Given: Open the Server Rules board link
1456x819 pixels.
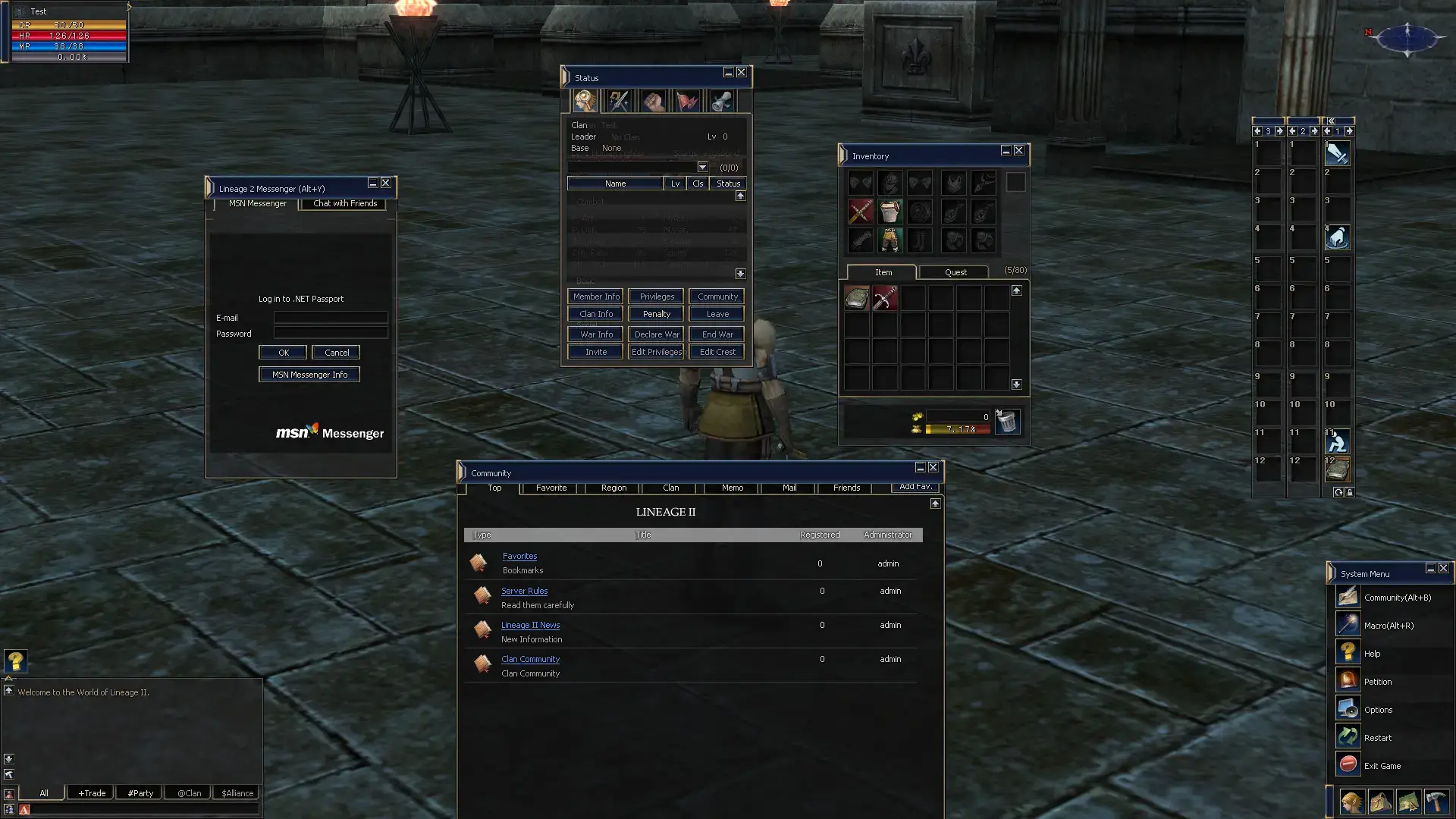Looking at the screenshot, I should 524,591.
